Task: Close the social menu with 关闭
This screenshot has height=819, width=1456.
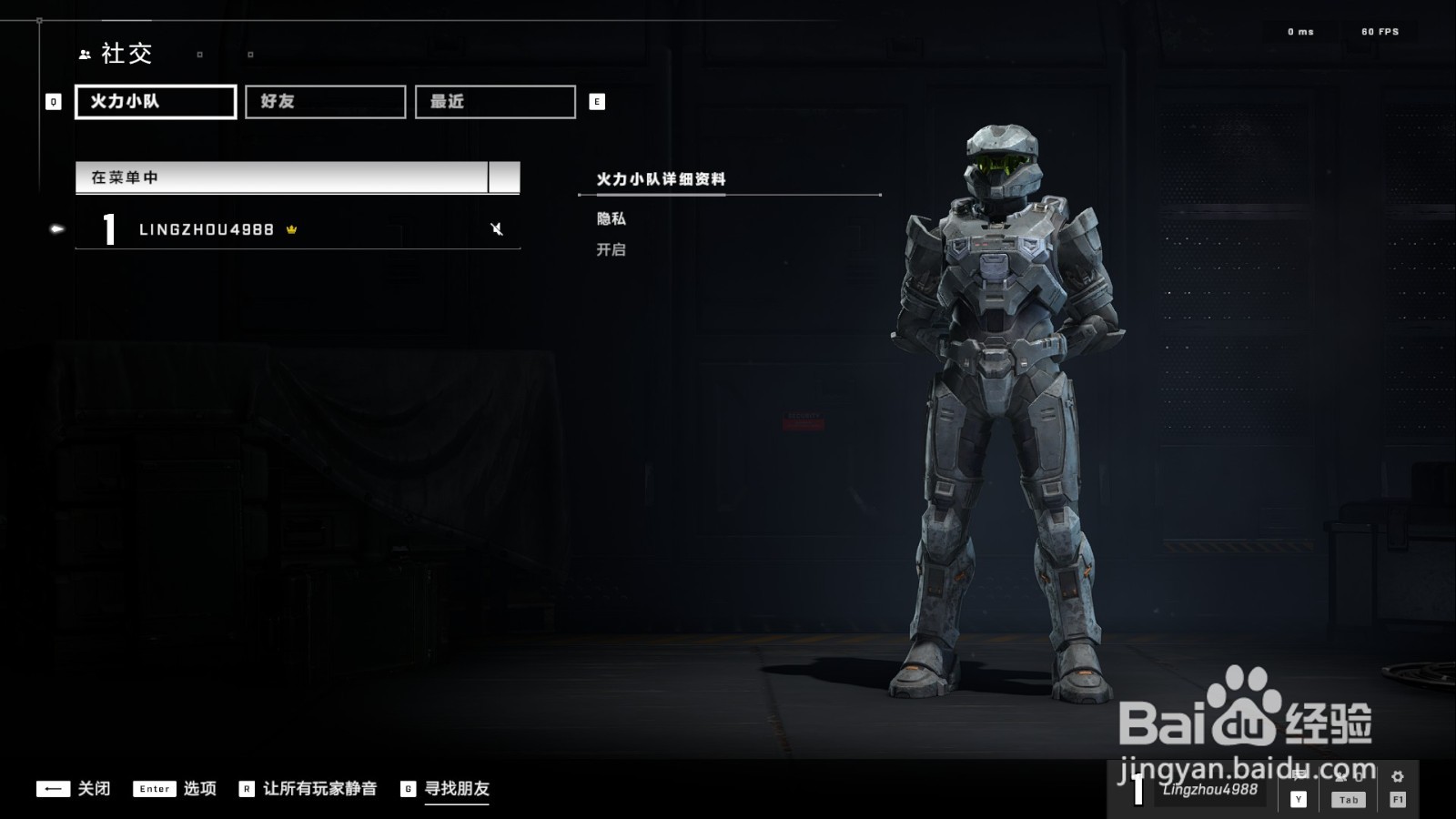Action: pyautogui.click(x=74, y=789)
